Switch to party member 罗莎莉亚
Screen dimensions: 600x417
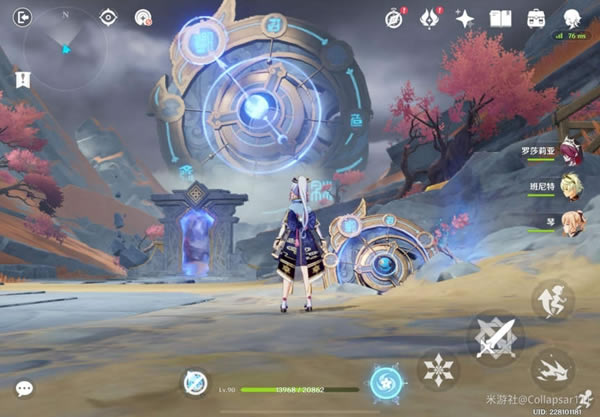570,152
